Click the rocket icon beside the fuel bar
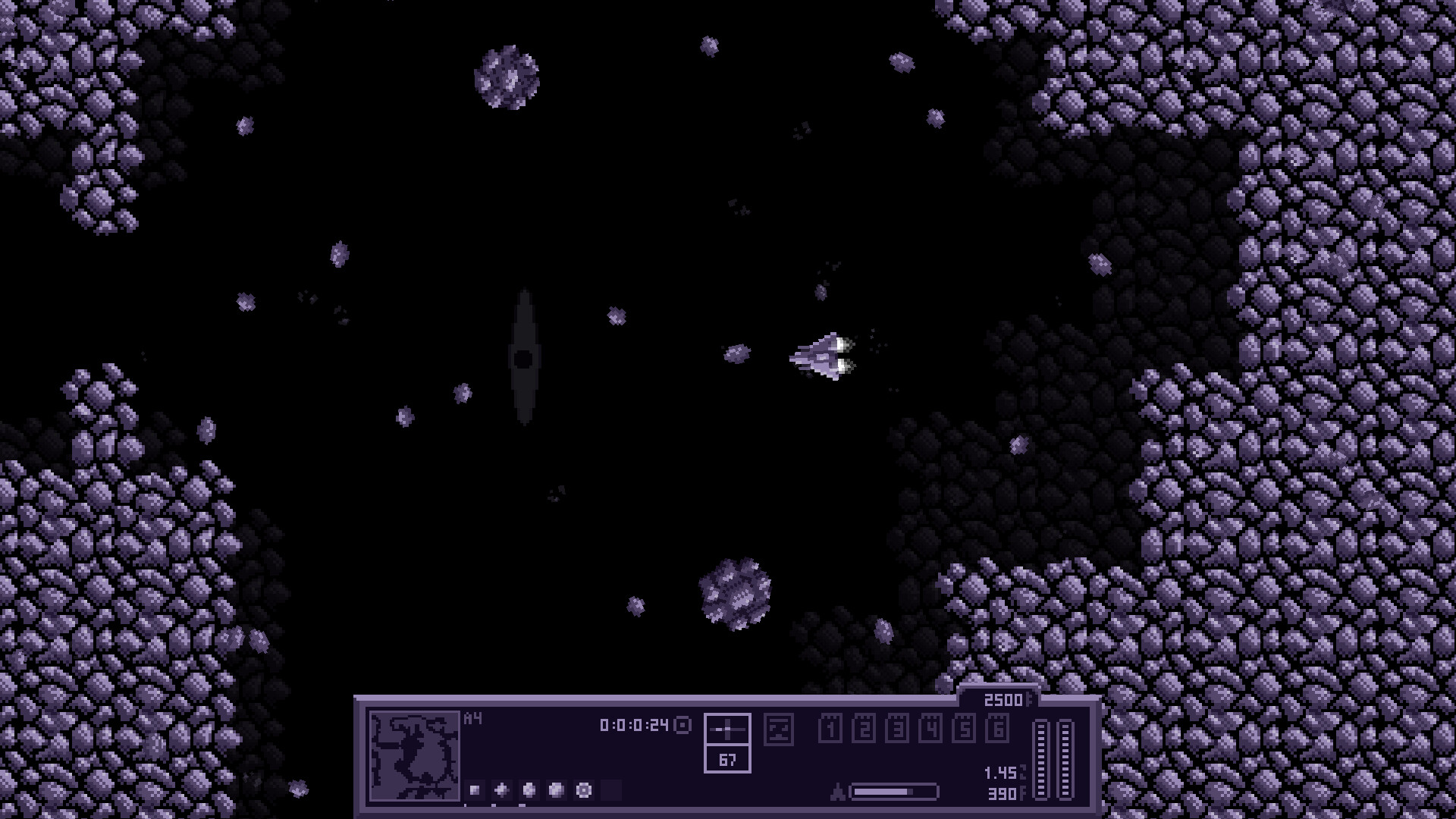This screenshot has height=819, width=1456. 837,791
